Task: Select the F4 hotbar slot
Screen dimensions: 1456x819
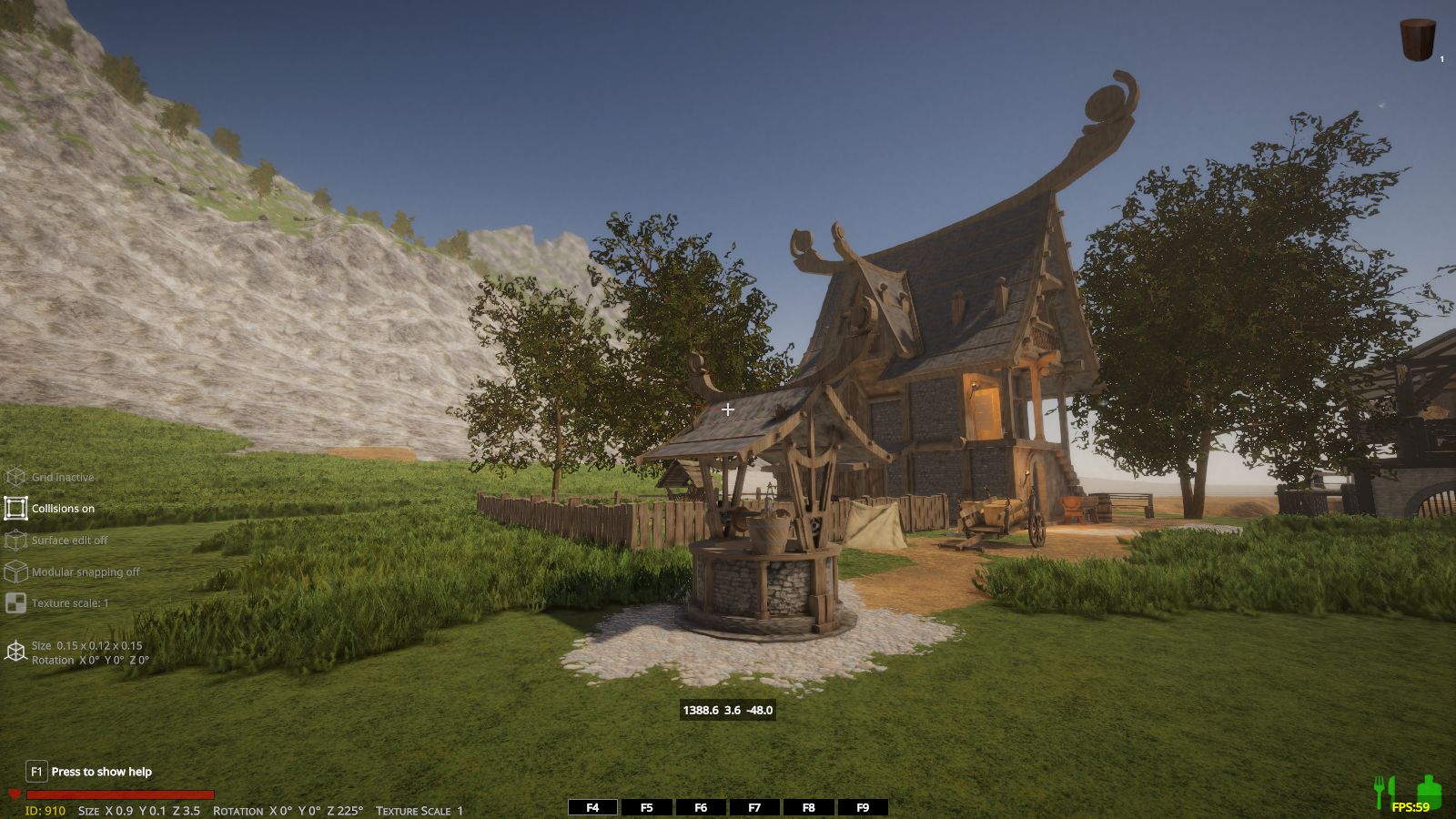Action: pyautogui.click(x=592, y=807)
